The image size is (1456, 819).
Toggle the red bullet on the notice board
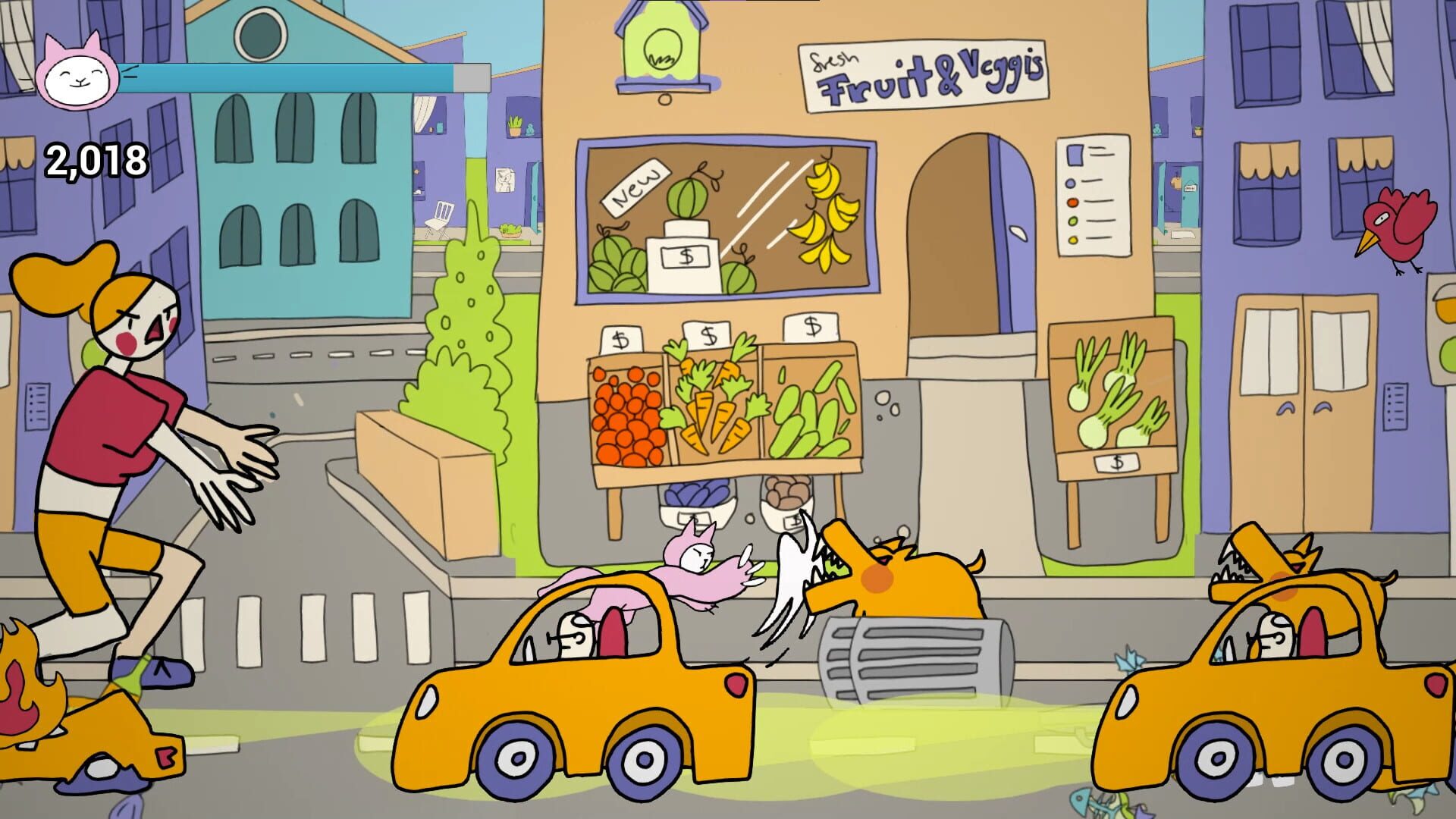(1072, 202)
